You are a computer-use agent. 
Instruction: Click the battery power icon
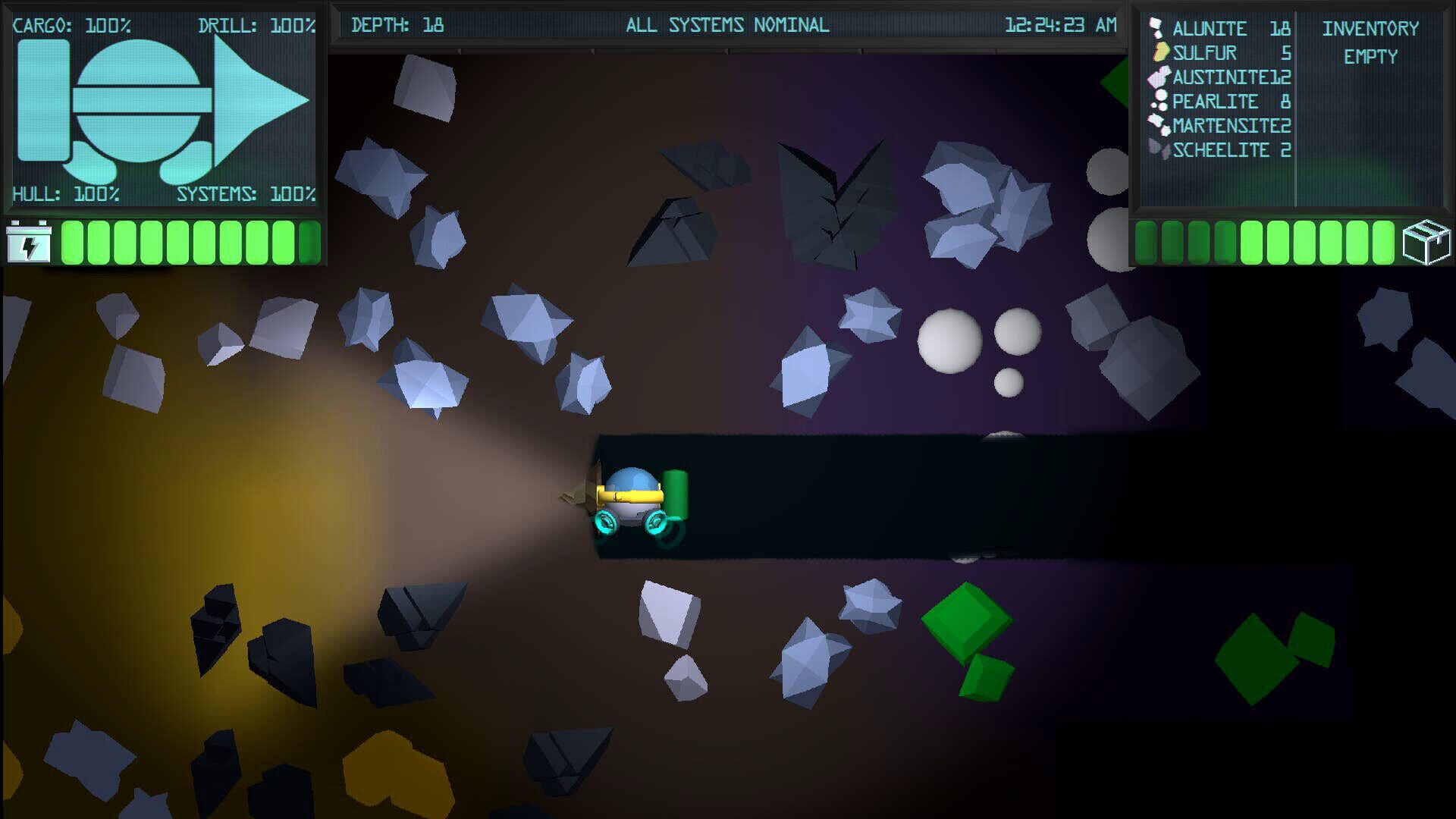point(28,244)
